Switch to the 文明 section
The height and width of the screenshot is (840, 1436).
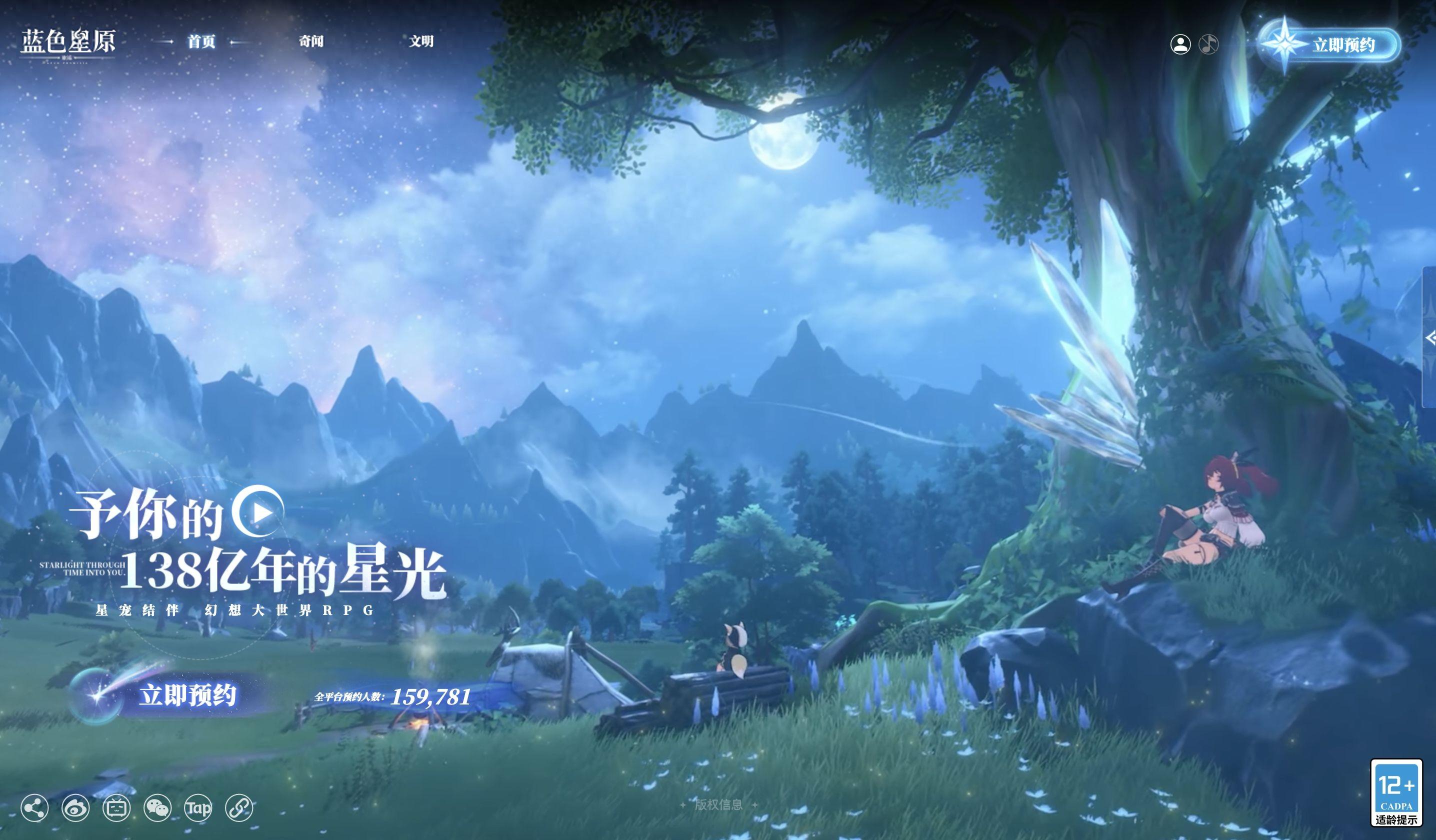pyautogui.click(x=421, y=41)
